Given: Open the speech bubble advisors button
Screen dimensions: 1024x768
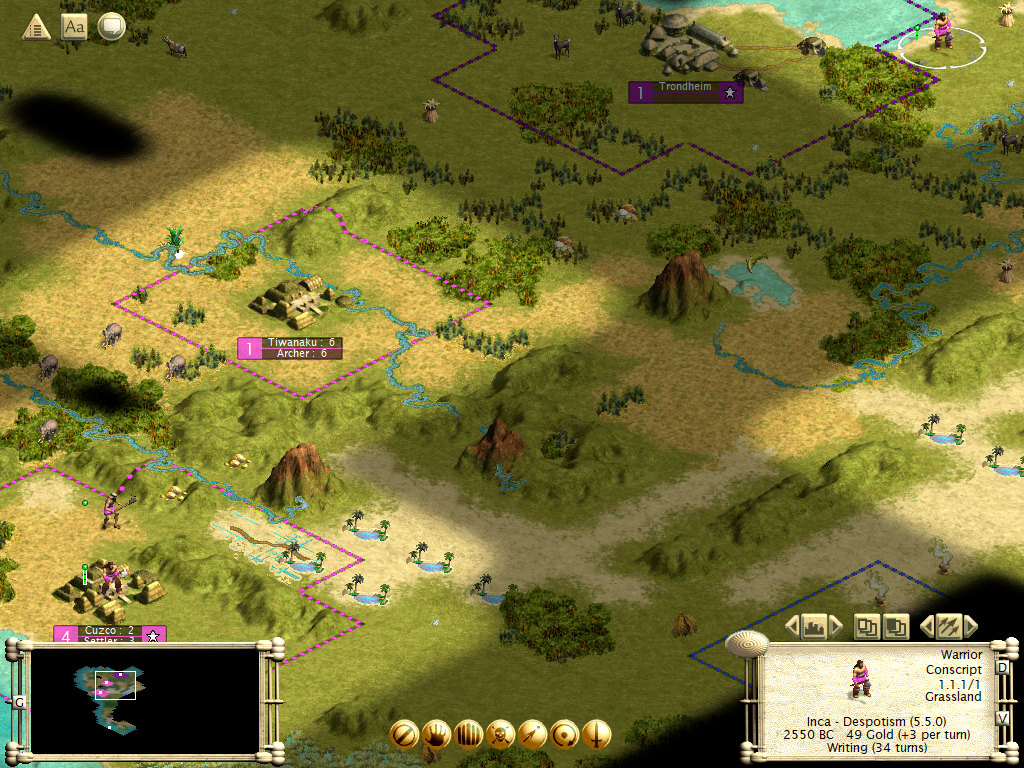Looking at the screenshot, I should (x=111, y=26).
